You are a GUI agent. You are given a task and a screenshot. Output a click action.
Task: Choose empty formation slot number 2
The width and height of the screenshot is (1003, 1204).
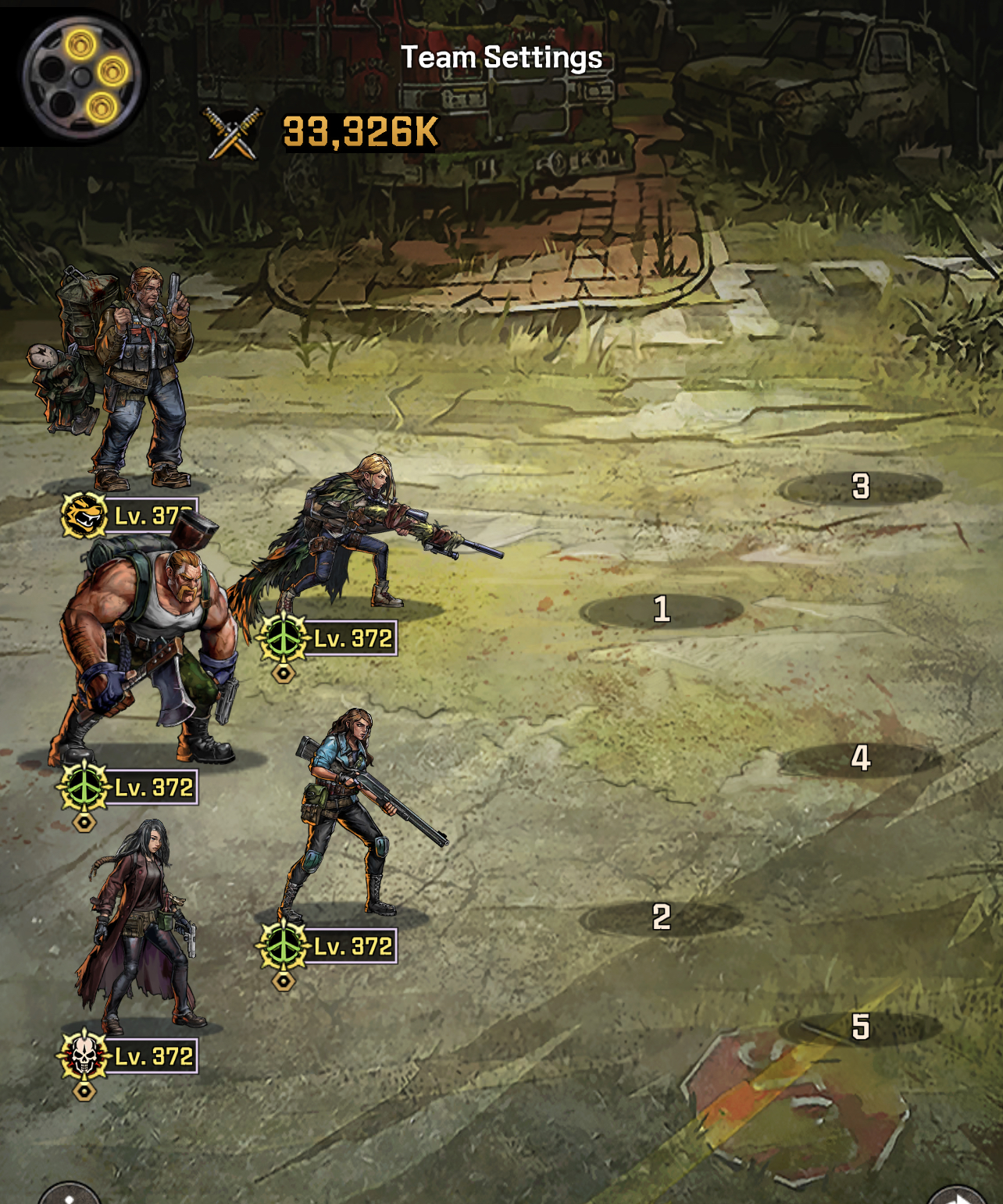point(662,917)
